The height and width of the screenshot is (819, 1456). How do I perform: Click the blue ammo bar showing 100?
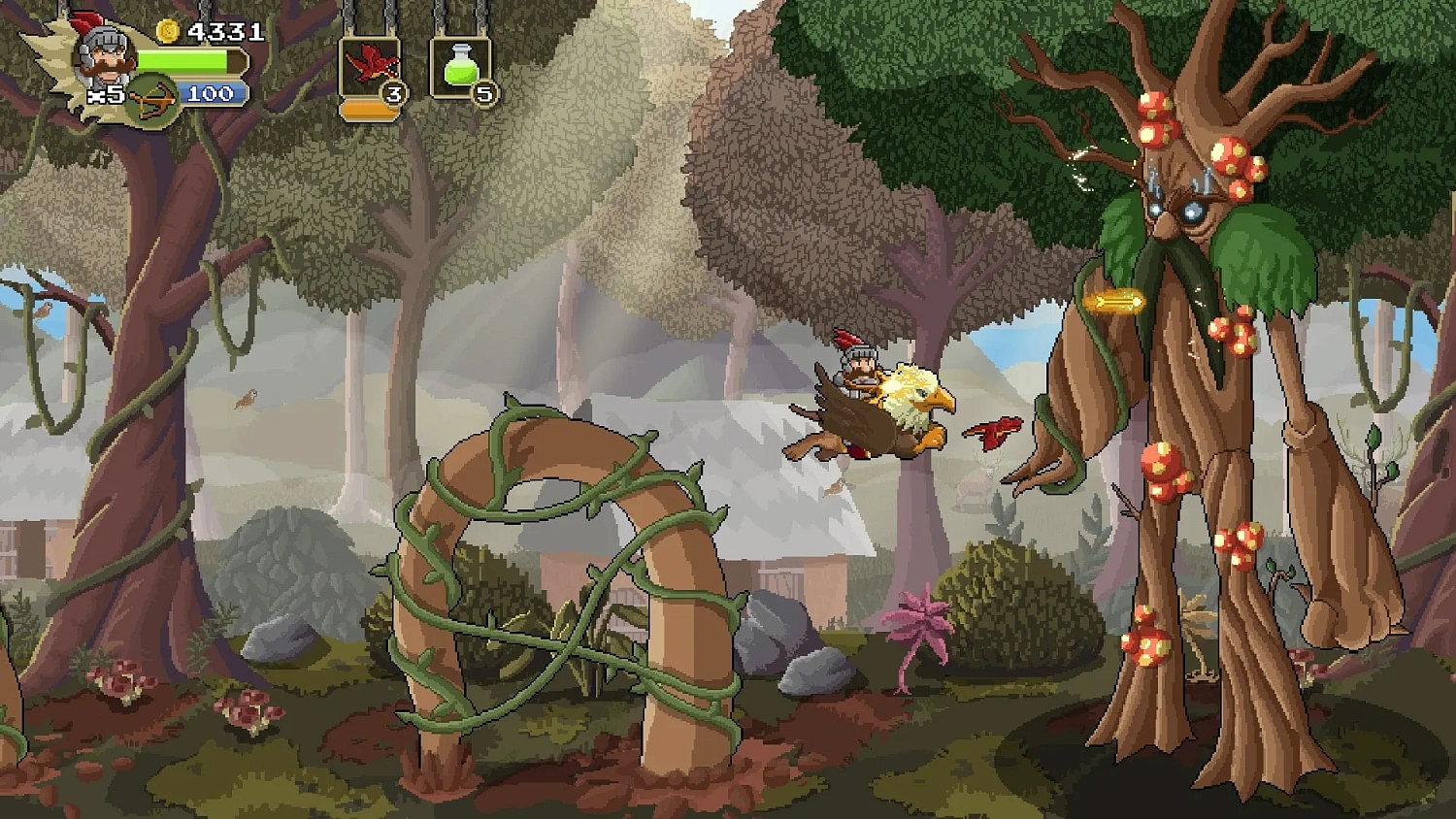pyautogui.click(x=209, y=93)
